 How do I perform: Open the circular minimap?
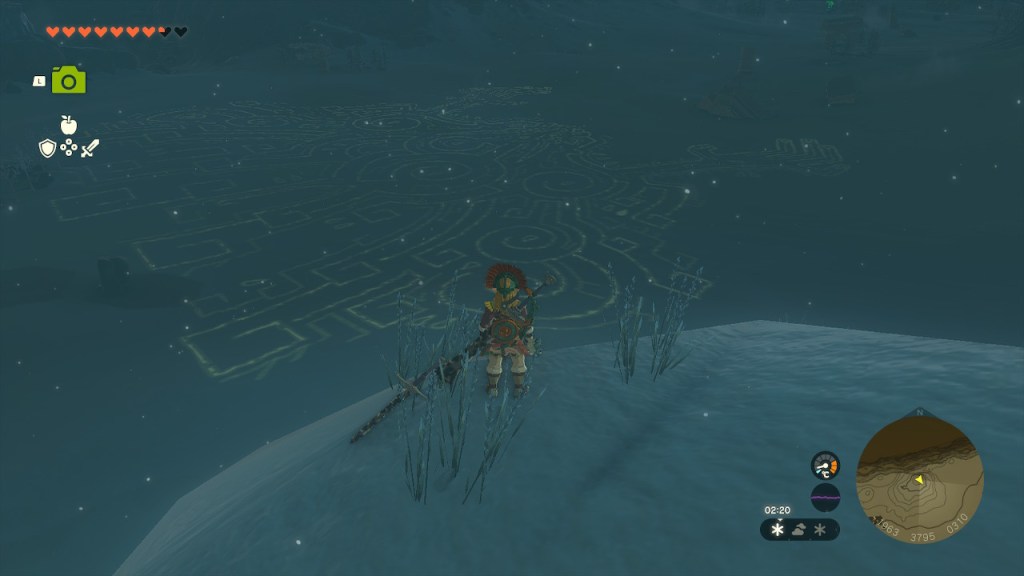coord(919,480)
